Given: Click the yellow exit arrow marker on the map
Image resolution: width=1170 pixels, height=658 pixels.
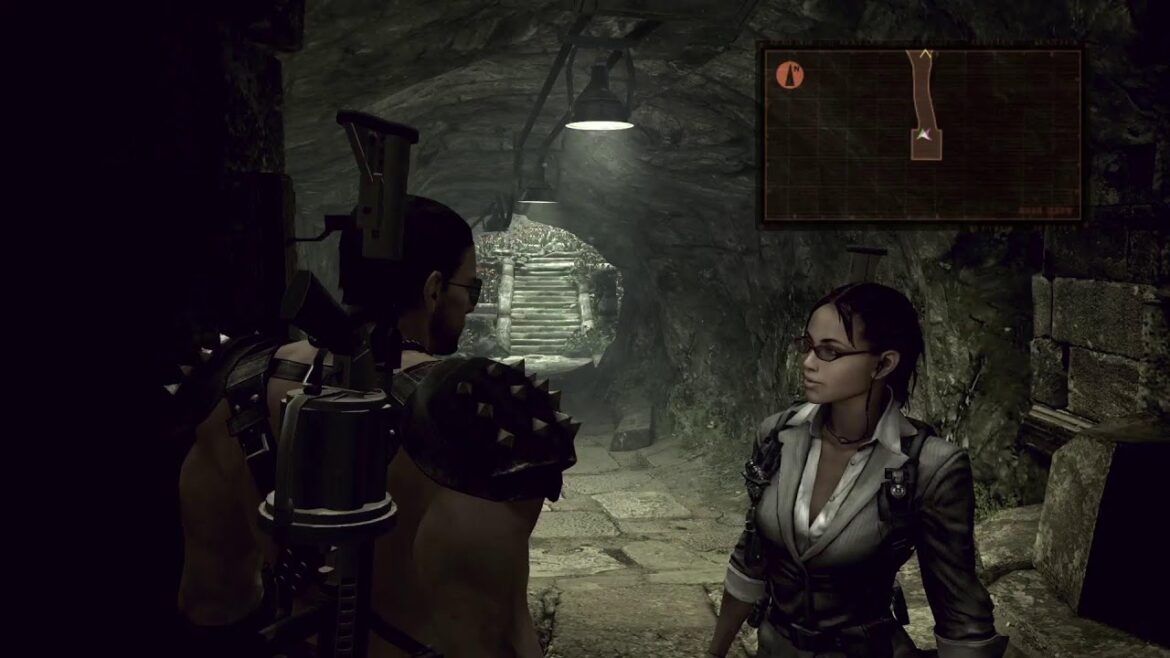Looking at the screenshot, I should click(x=926, y=53).
